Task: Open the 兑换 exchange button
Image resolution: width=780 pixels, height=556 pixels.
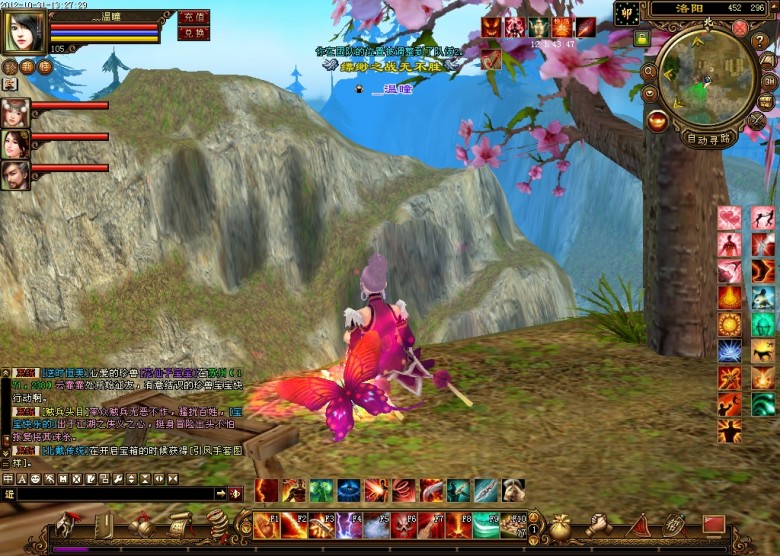Action: tap(193, 33)
